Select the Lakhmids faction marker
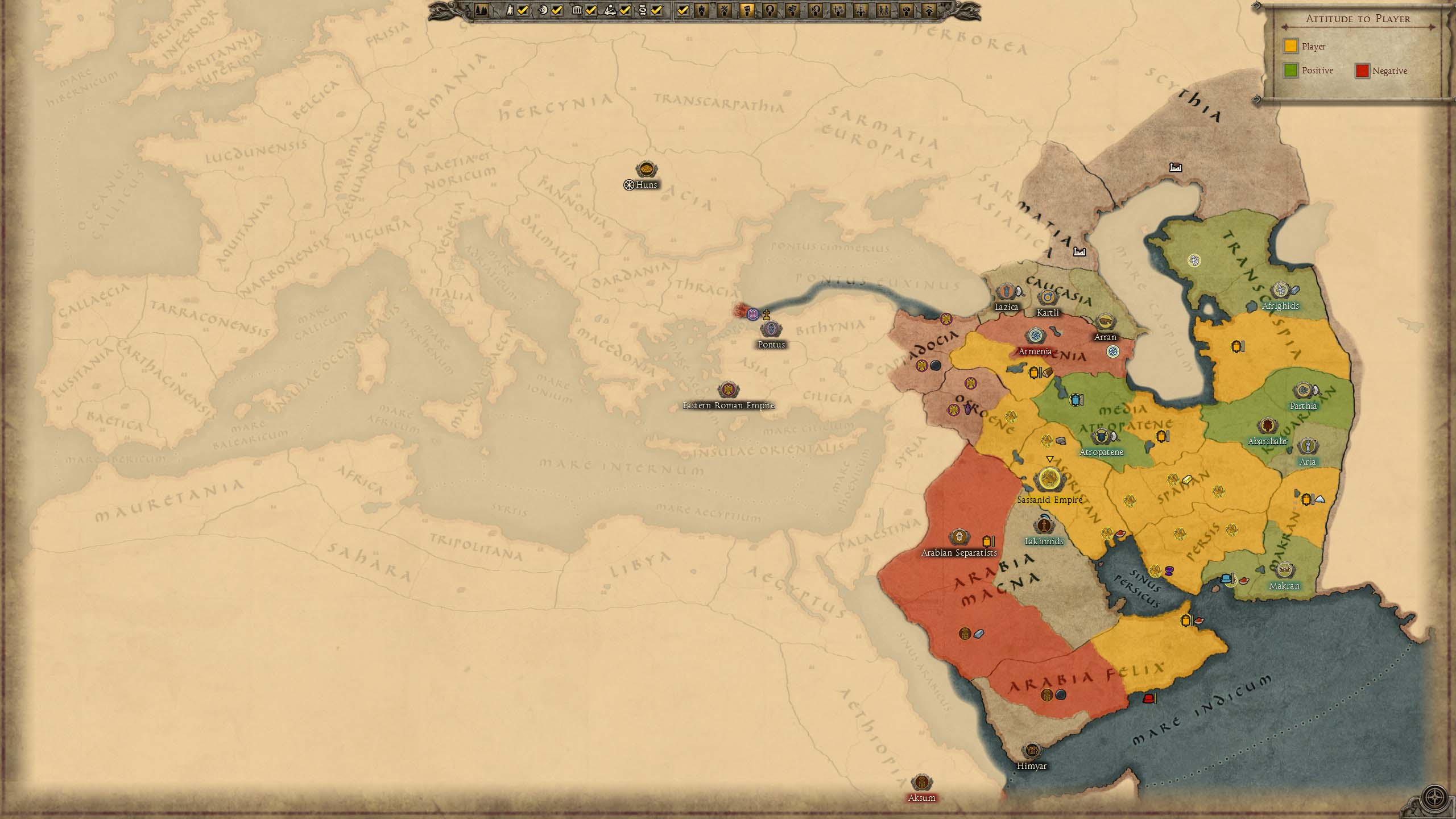This screenshot has width=1456, height=819. click(x=1044, y=526)
